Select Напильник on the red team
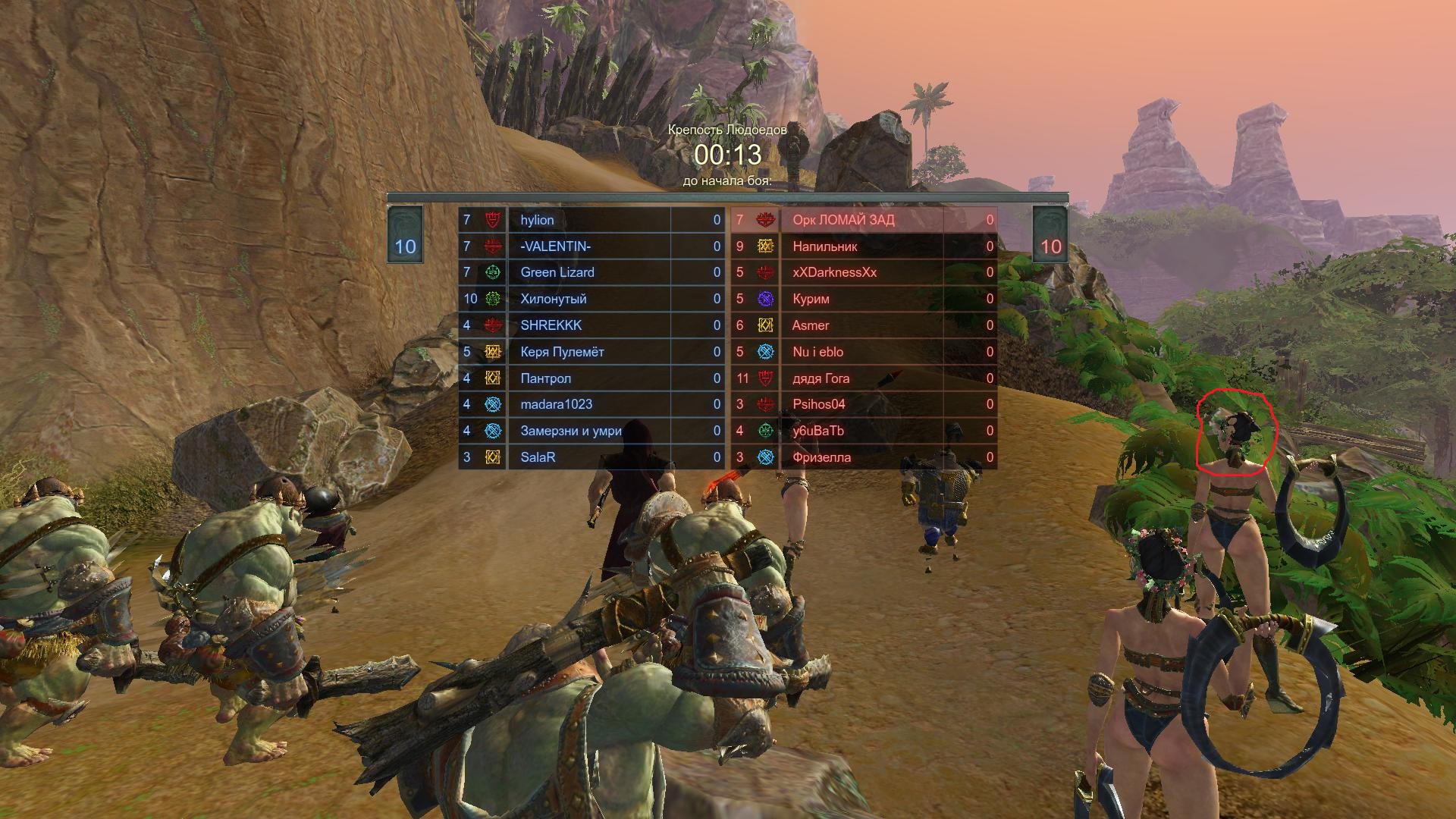The image size is (1456, 819). coord(824,246)
